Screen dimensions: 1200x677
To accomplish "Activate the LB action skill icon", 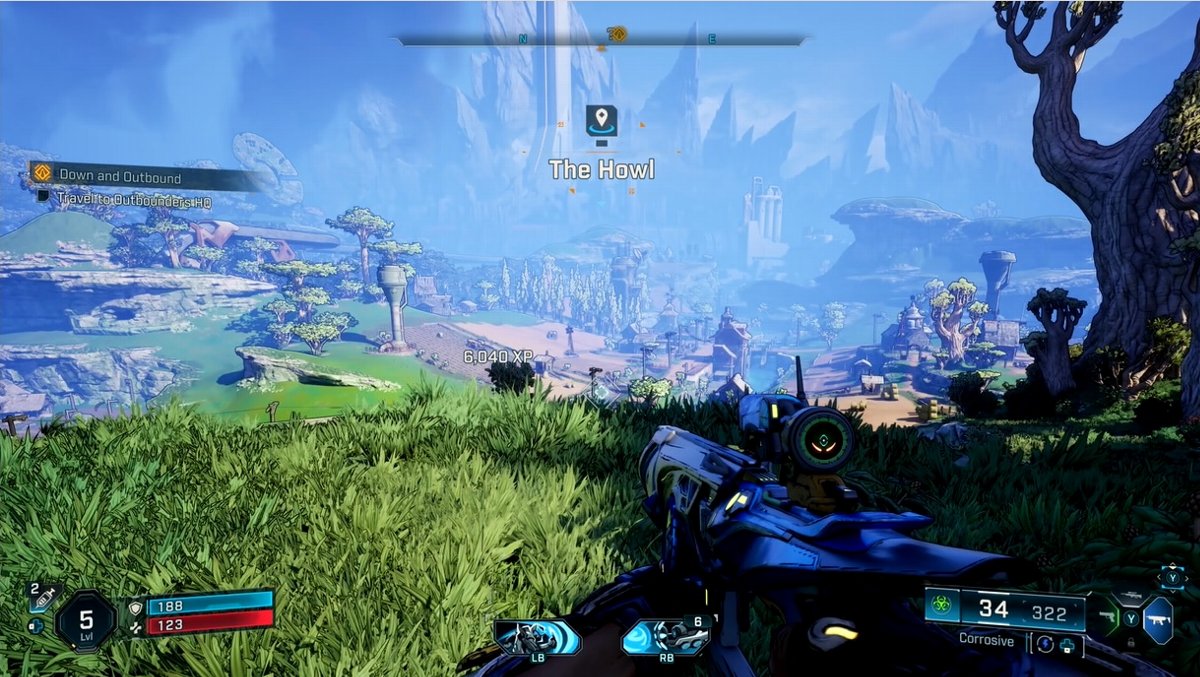I will click(x=537, y=638).
